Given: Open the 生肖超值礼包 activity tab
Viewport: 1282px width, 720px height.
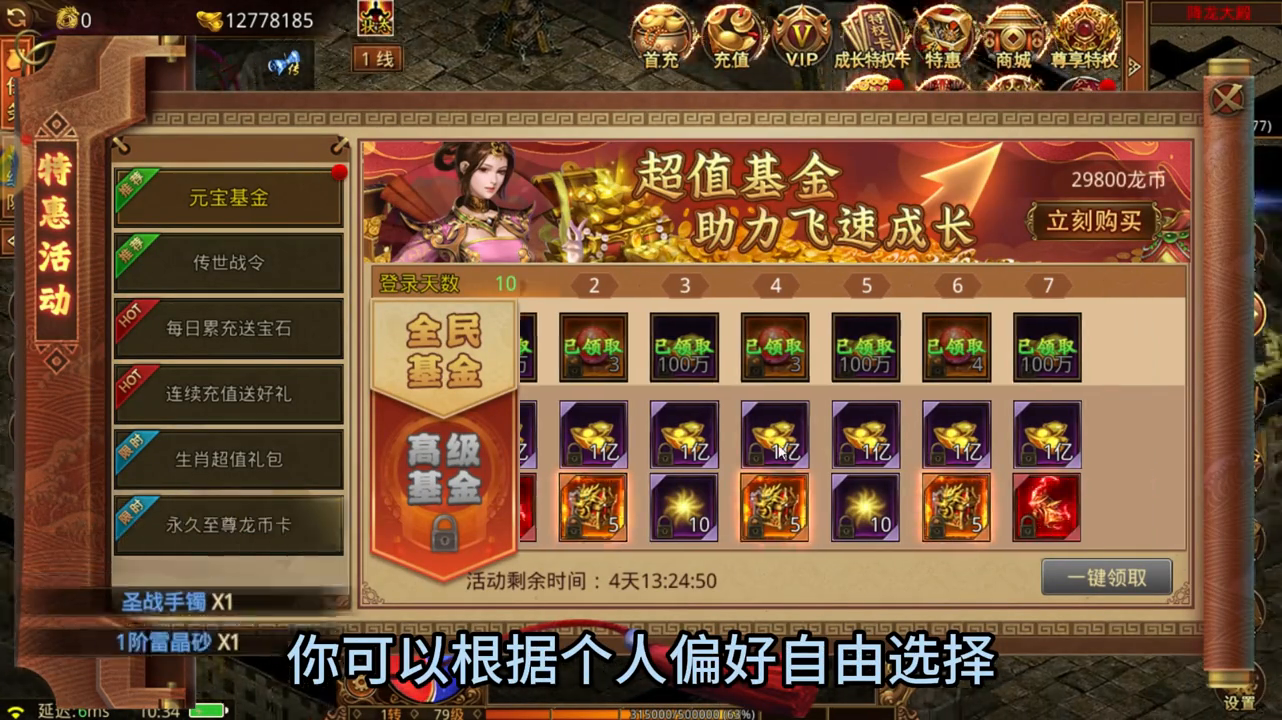Looking at the screenshot, I should pos(228,459).
